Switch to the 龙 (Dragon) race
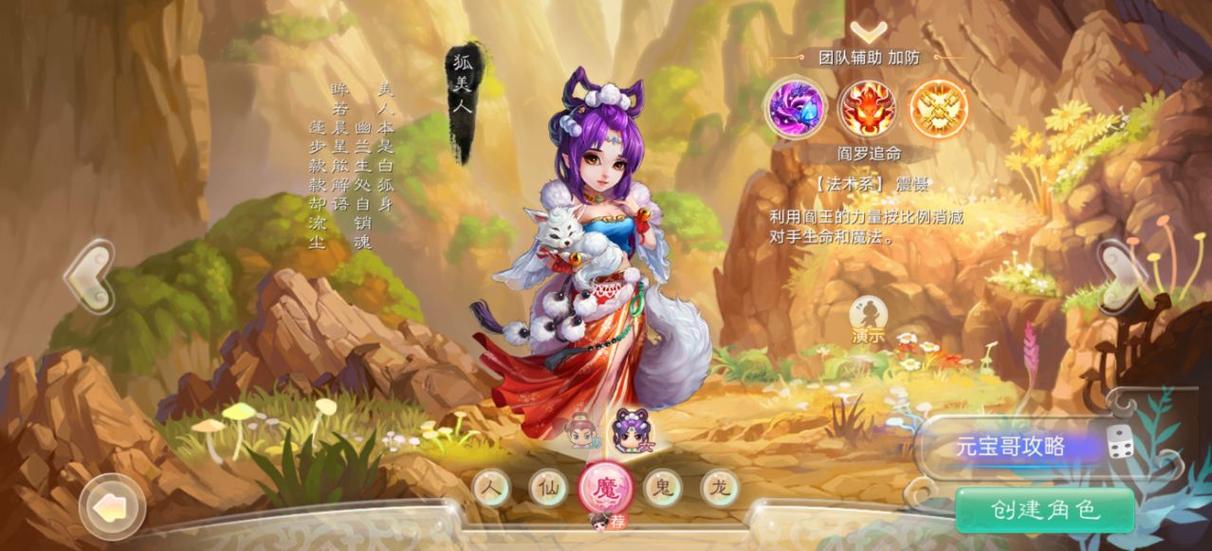1212x551 pixels. [719, 488]
